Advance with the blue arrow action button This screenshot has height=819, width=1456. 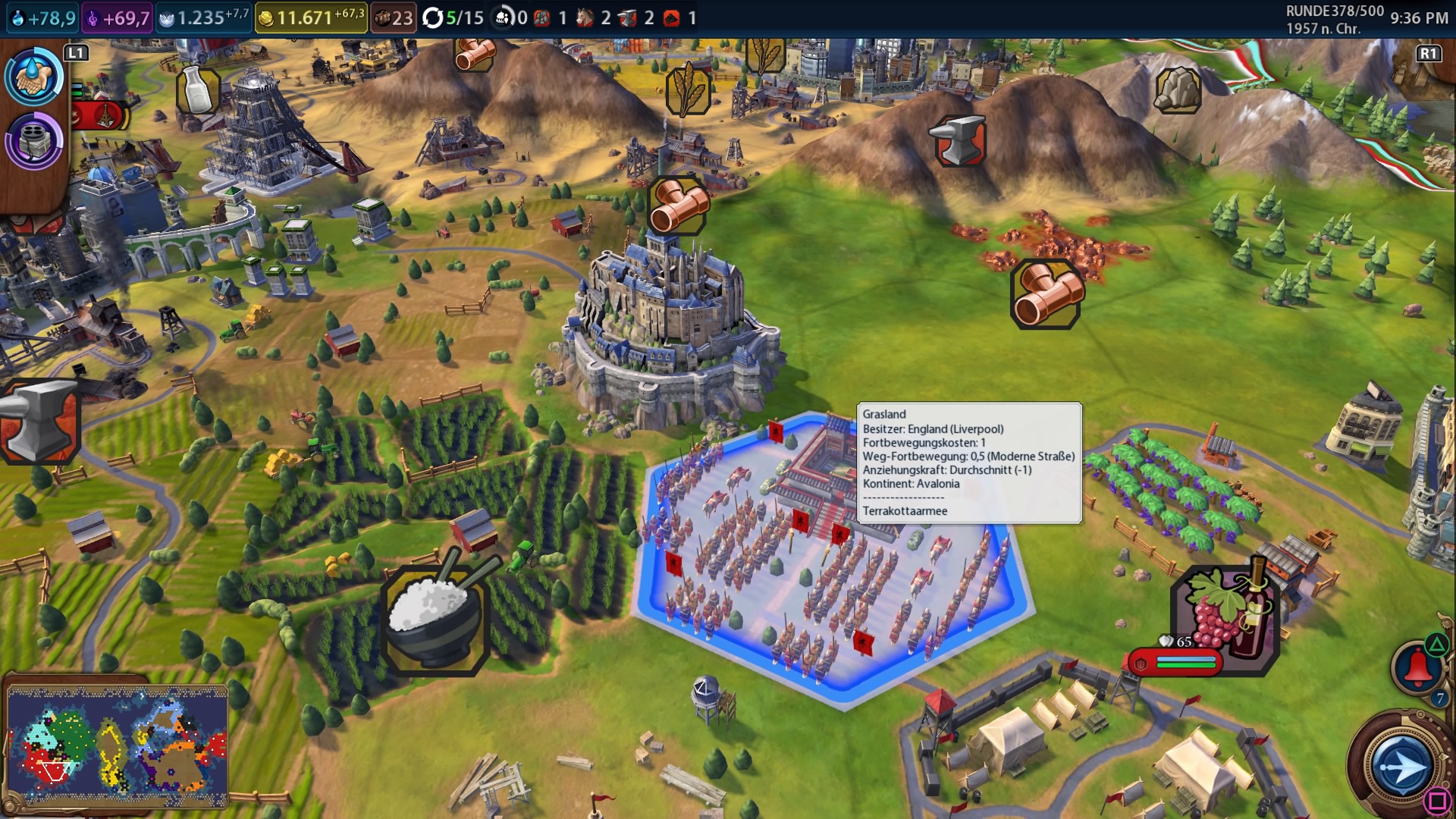pos(1401,767)
